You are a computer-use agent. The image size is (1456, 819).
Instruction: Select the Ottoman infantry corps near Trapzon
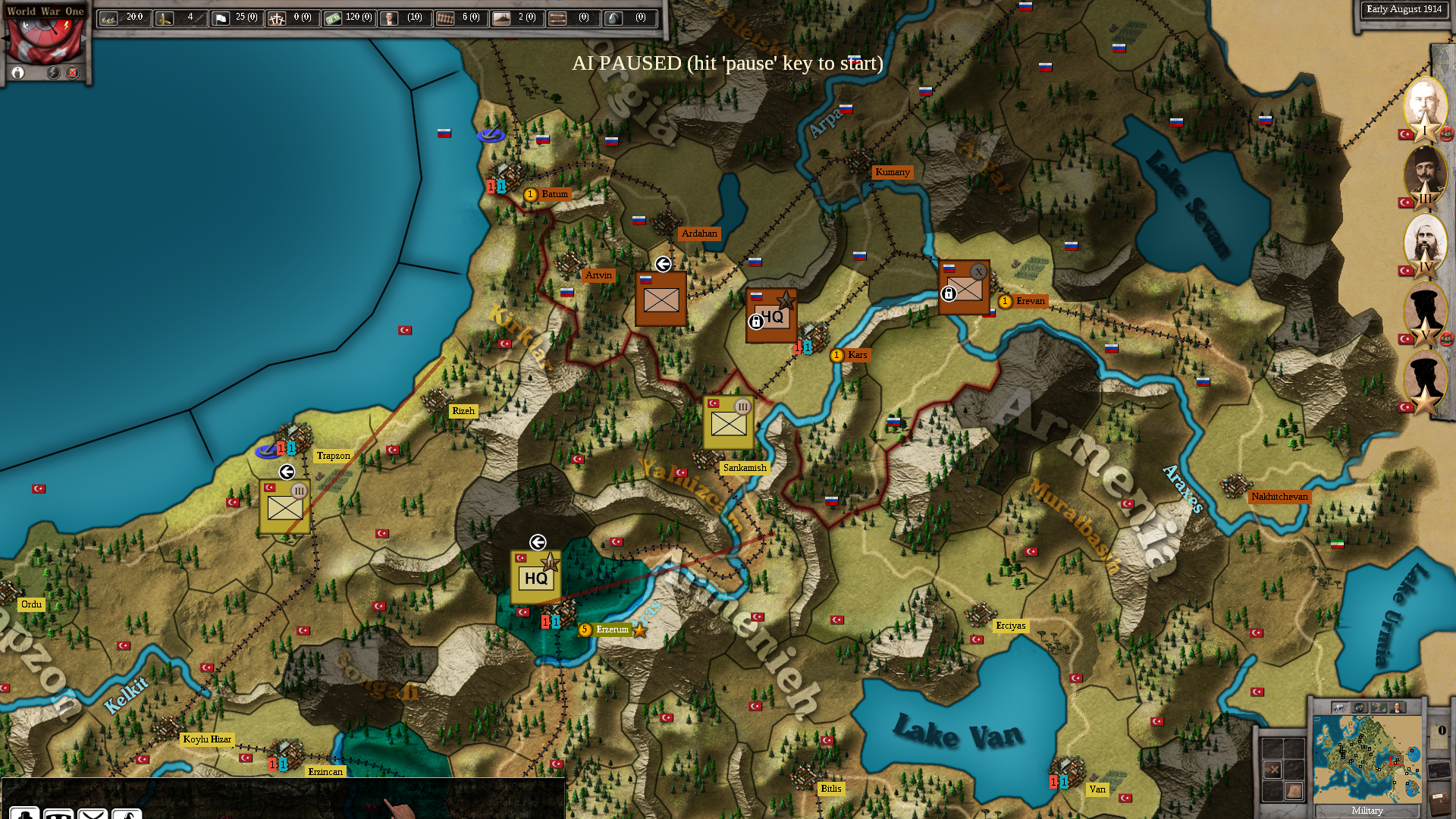point(284,507)
